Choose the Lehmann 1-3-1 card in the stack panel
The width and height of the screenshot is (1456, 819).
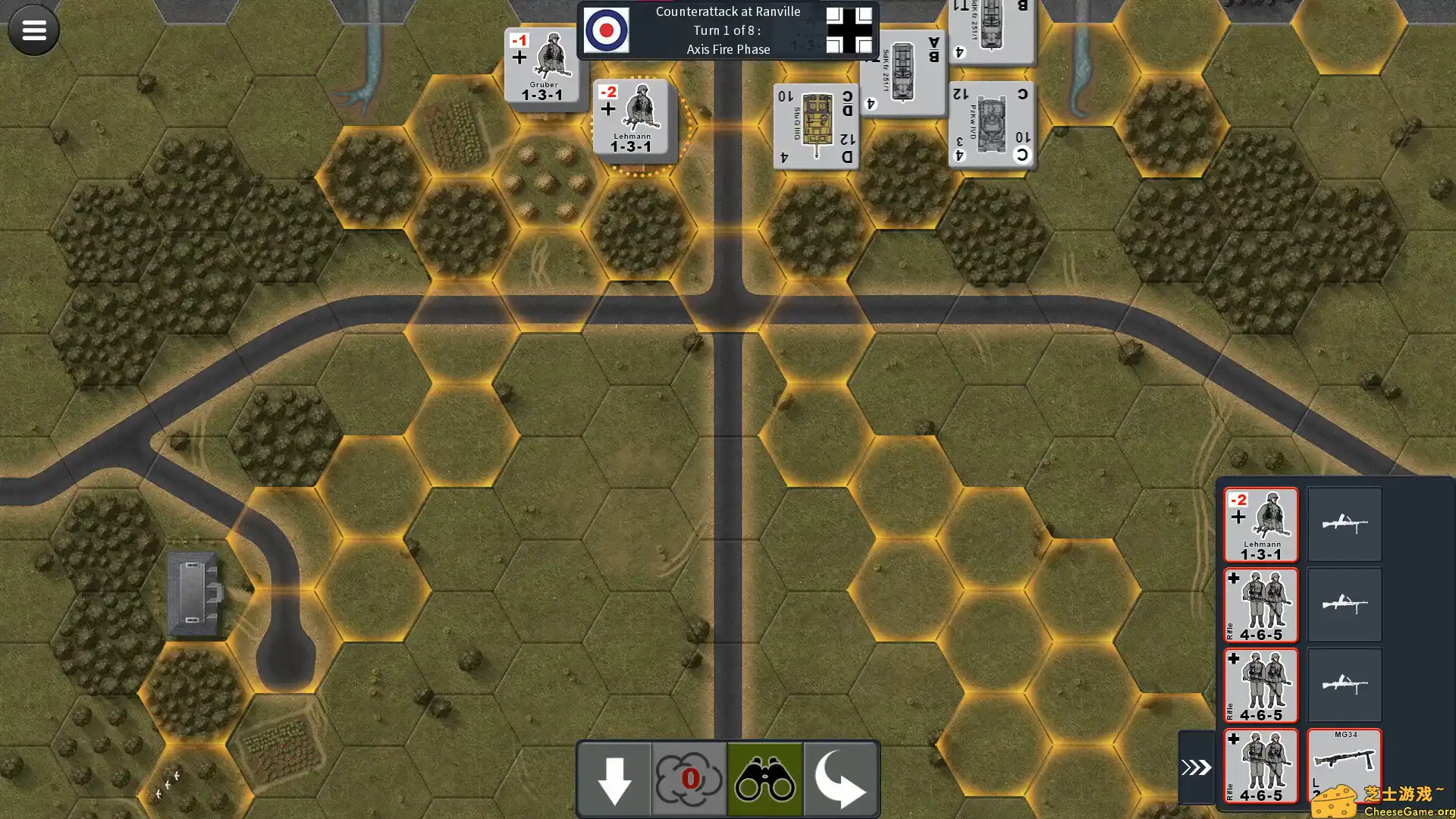coord(1260,525)
